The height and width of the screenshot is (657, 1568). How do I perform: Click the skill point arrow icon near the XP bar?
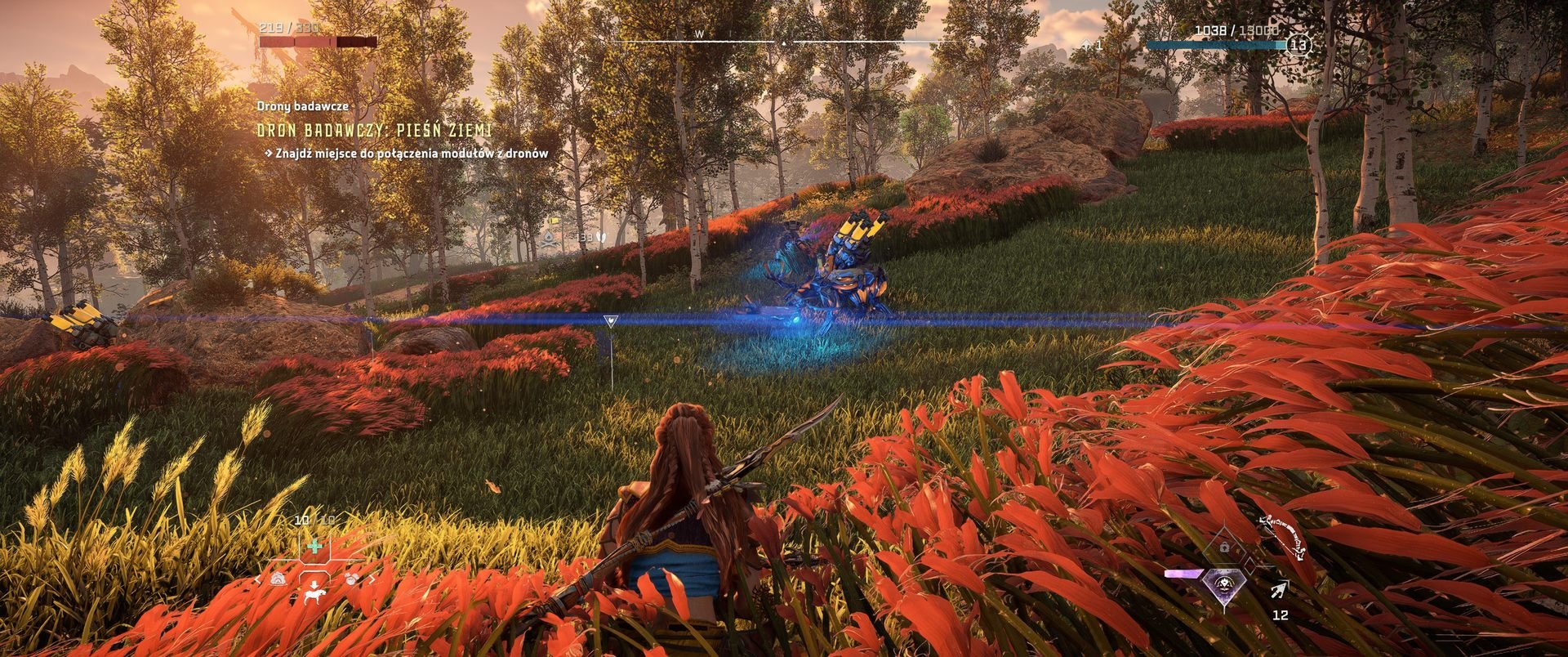point(1086,46)
